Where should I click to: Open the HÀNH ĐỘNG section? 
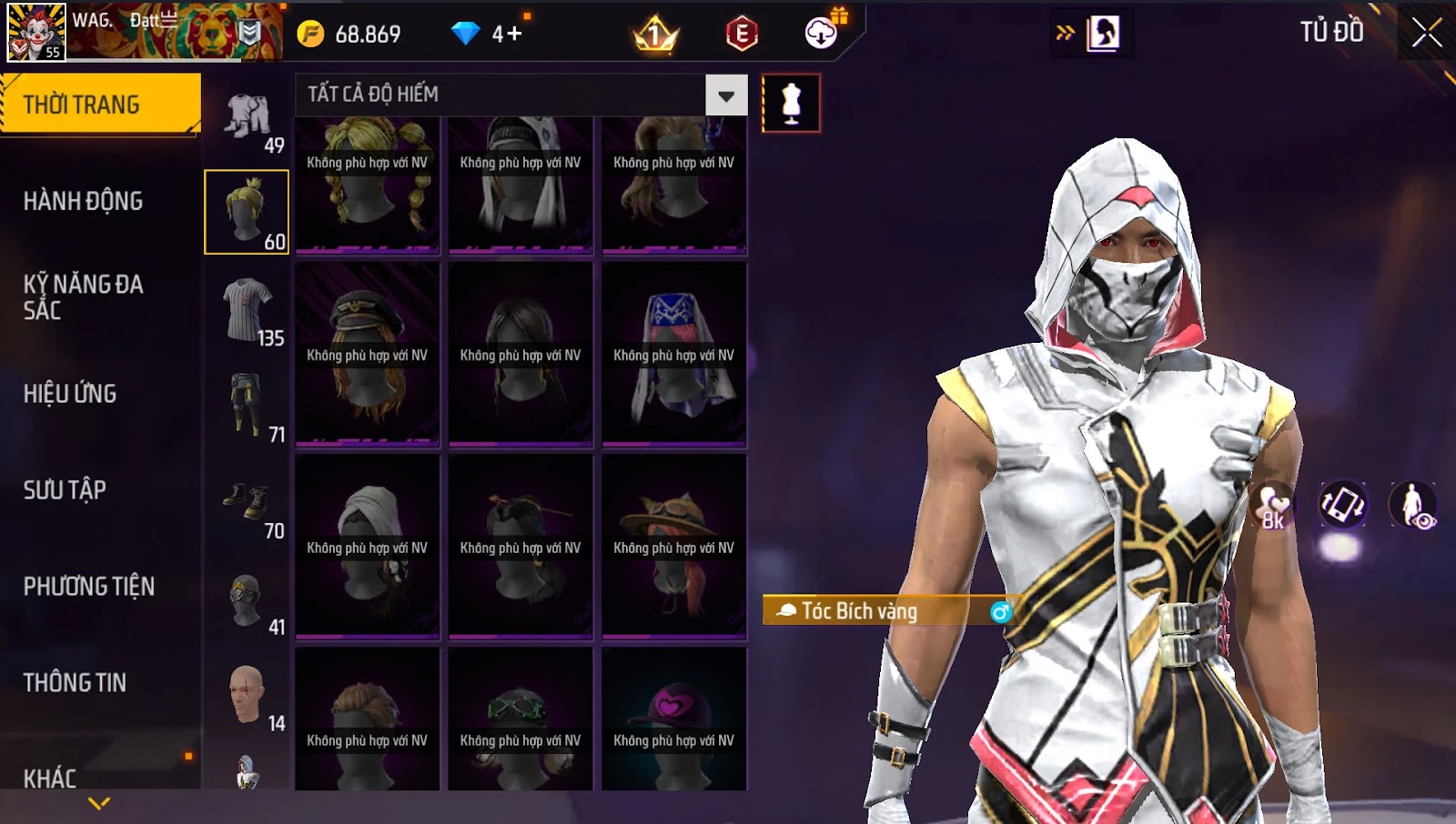tap(83, 201)
